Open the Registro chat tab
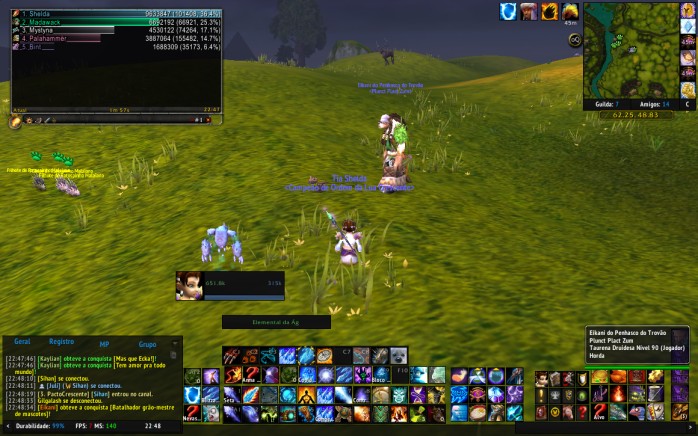This screenshot has width=698, height=436. pyautogui.click(x=61, y=342)
